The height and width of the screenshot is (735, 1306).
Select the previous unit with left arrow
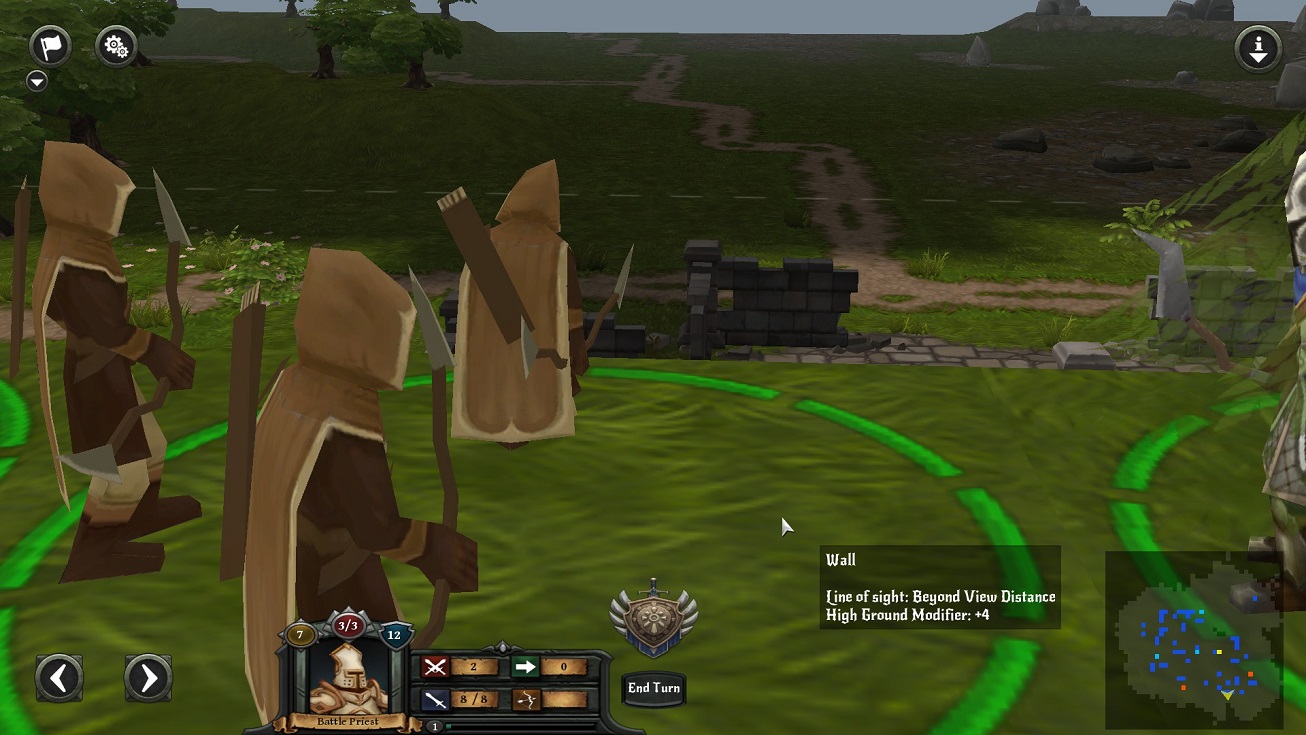59,679
